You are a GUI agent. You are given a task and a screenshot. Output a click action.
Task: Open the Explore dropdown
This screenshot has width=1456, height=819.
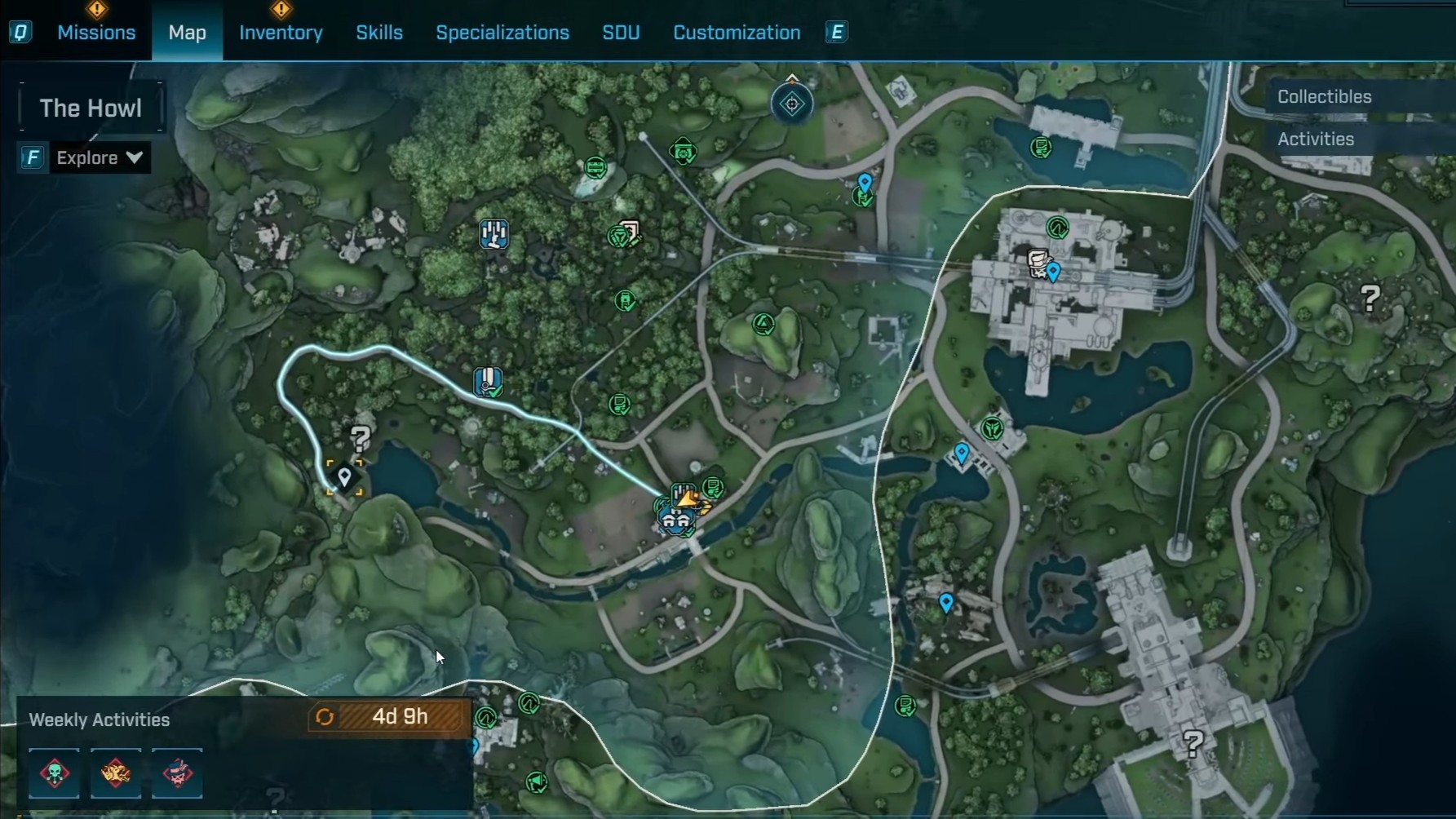click(99, 157)
